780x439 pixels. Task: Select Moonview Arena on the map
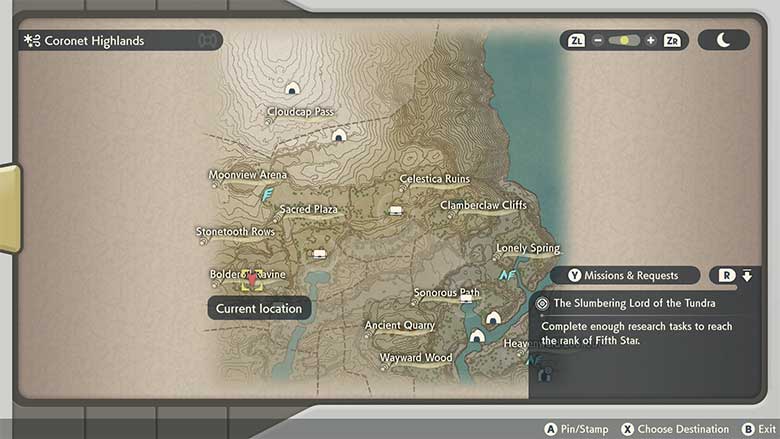247,175
